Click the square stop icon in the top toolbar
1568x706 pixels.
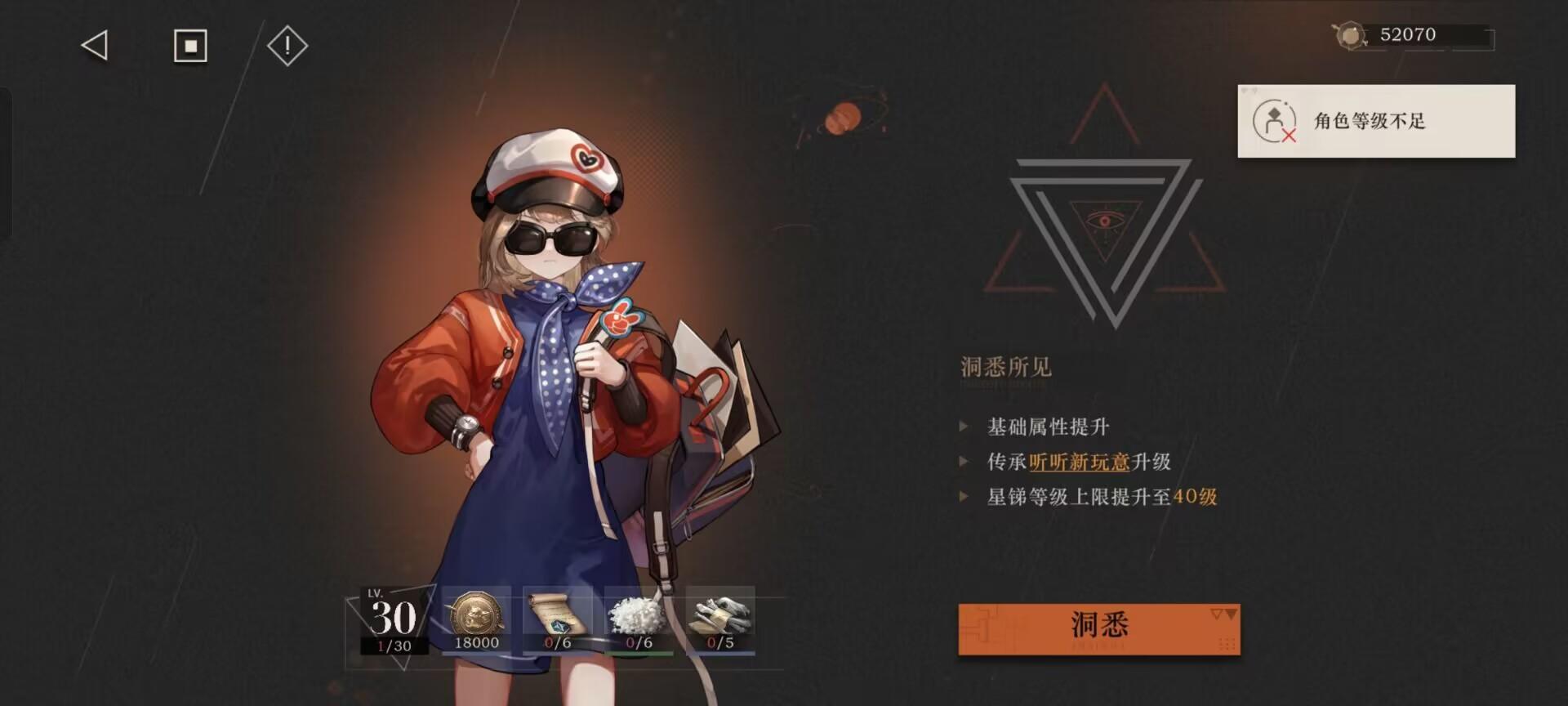[x=190, y=47]
